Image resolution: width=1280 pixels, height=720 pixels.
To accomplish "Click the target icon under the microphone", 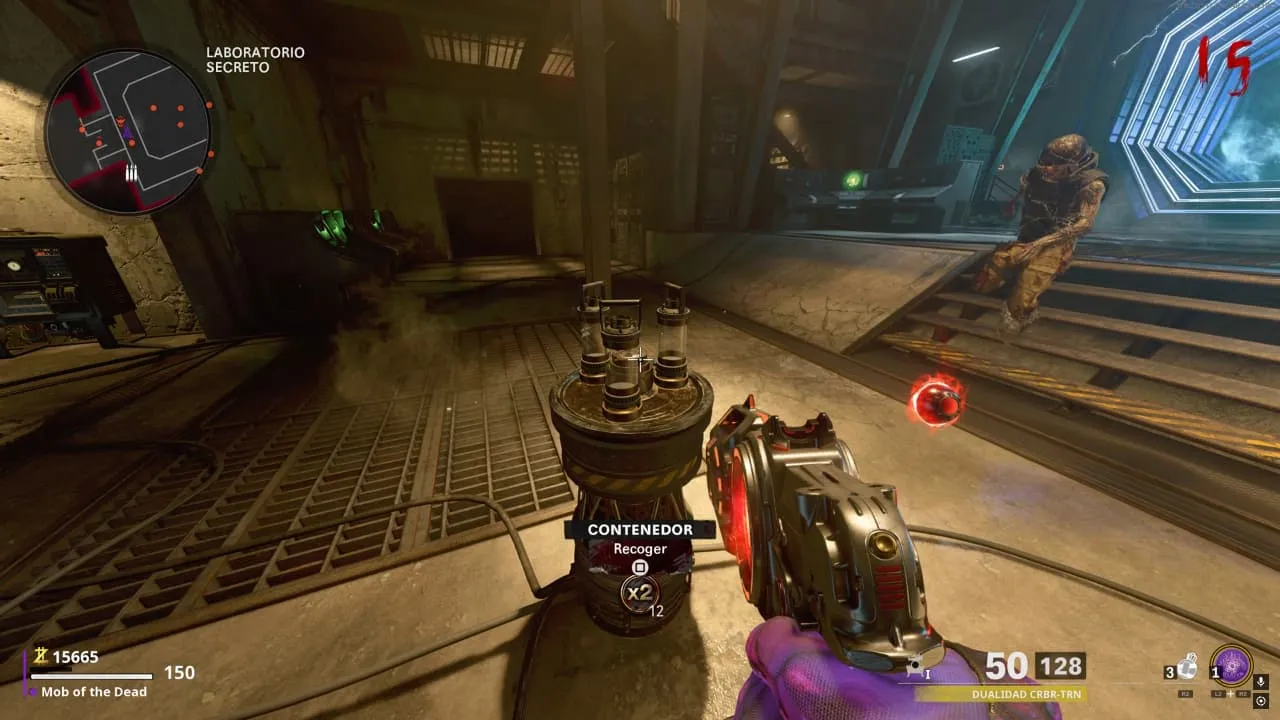I will pos(1261,701).
